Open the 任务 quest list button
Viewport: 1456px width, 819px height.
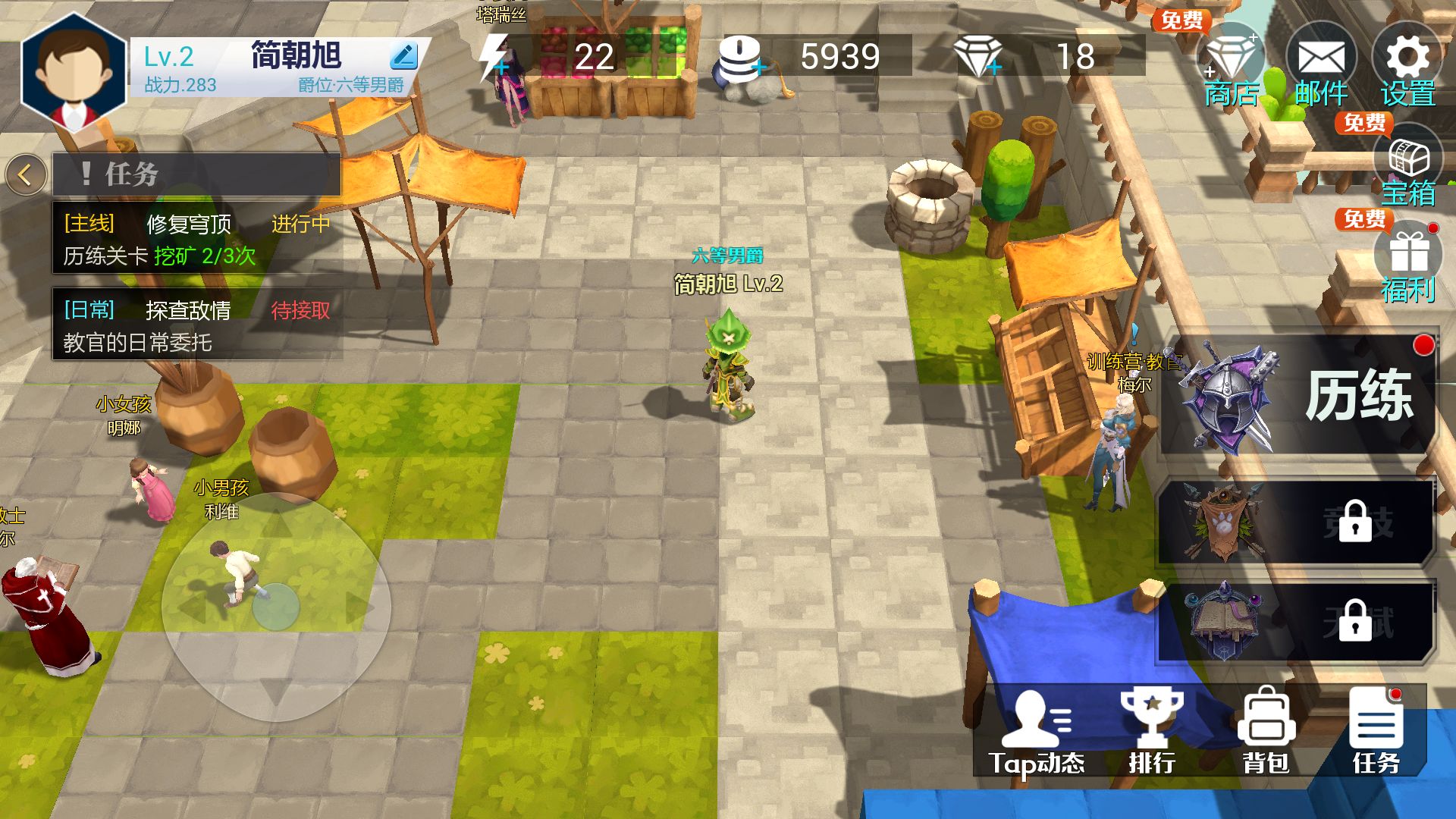(x=1376, y=733)
